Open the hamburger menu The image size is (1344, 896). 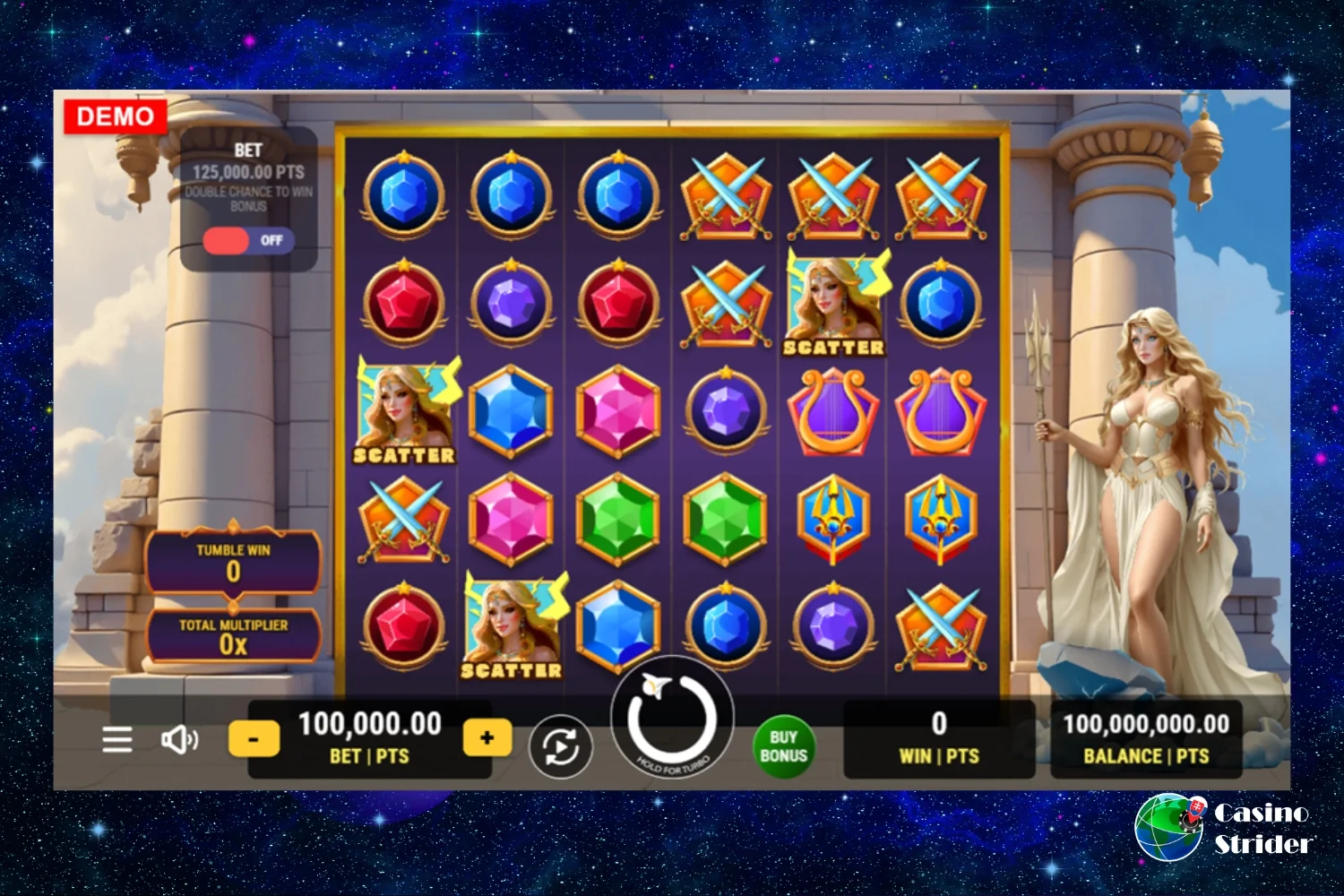coord(117,739)
